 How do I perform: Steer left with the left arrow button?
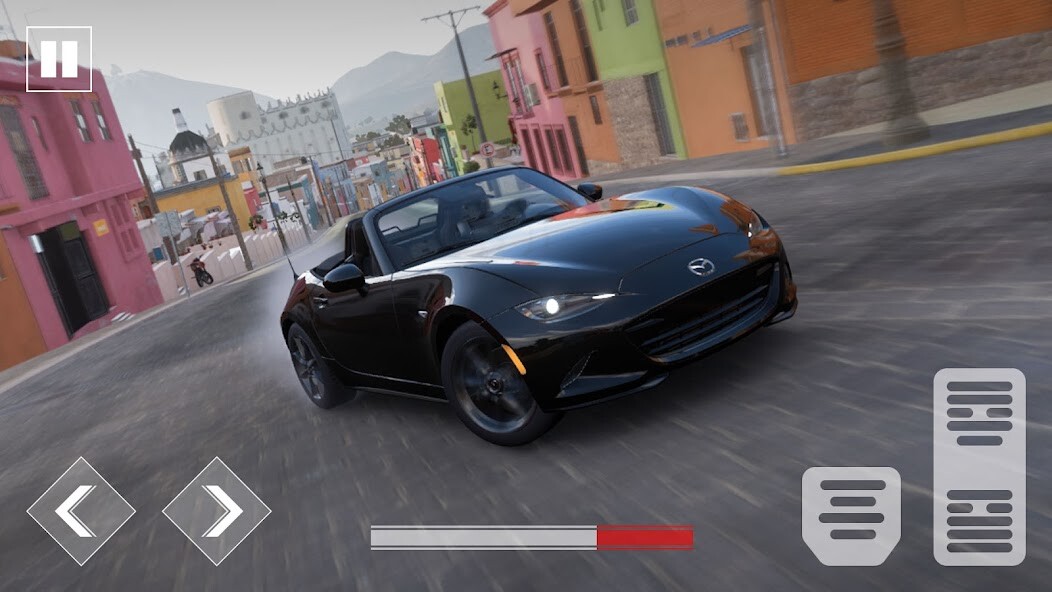(81, 511)
